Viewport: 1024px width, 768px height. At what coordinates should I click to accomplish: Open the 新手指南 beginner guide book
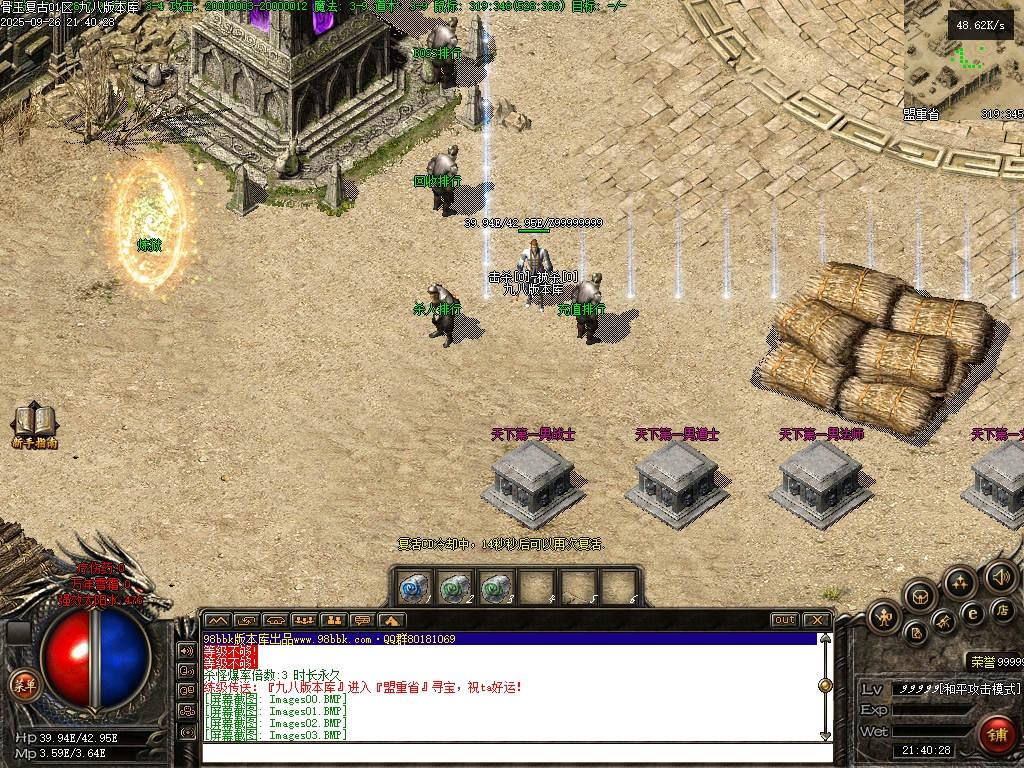pyautogui.click(x=34, y=422)
